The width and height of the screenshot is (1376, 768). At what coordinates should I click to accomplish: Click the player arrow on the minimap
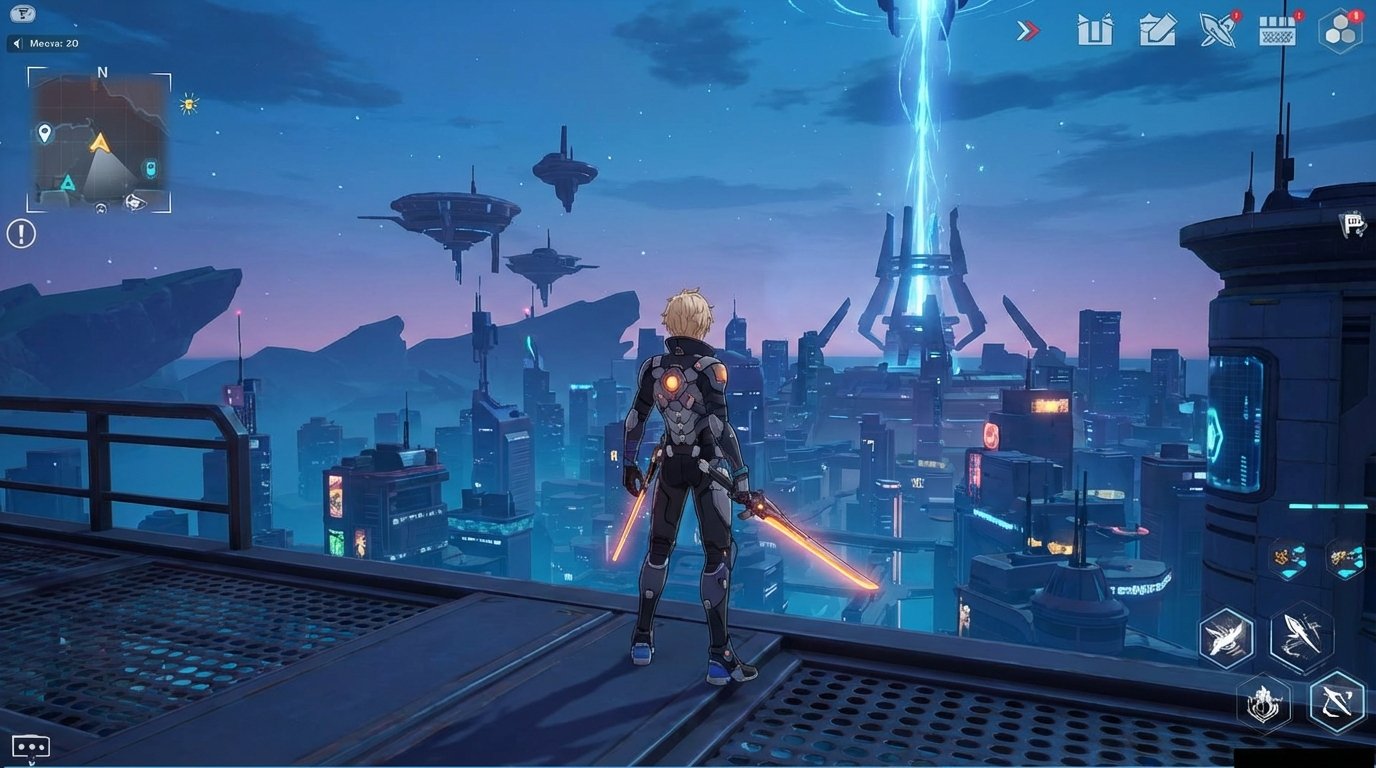(x=99, y=143)
